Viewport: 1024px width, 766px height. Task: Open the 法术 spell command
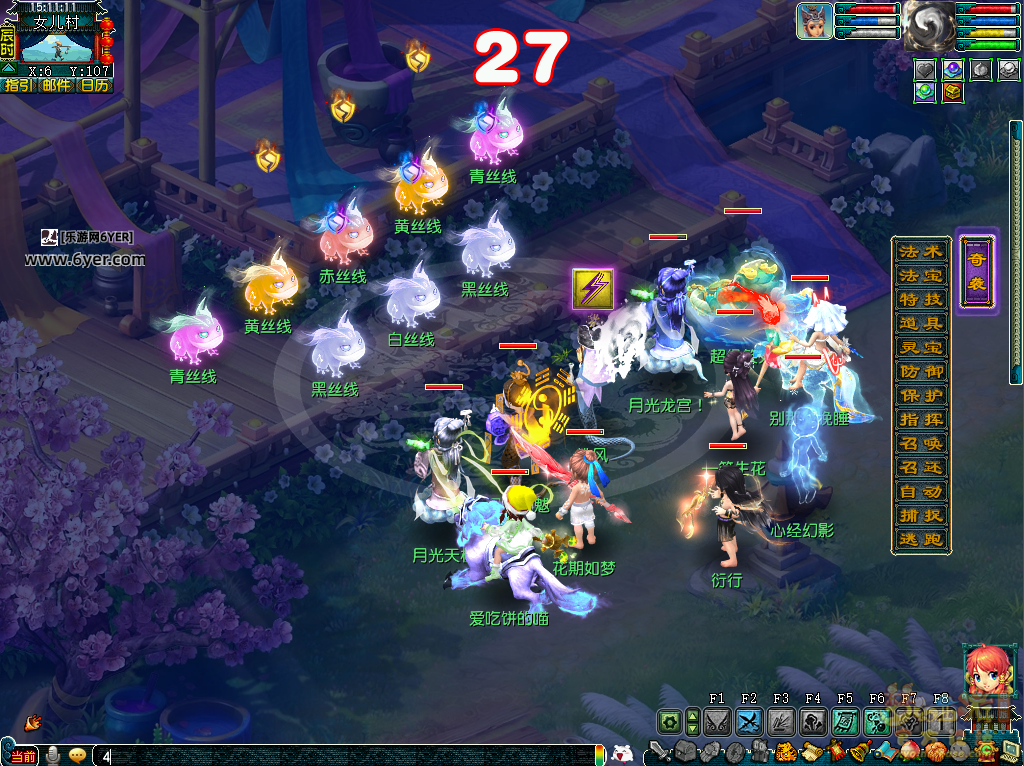click(x=920, y=252)
